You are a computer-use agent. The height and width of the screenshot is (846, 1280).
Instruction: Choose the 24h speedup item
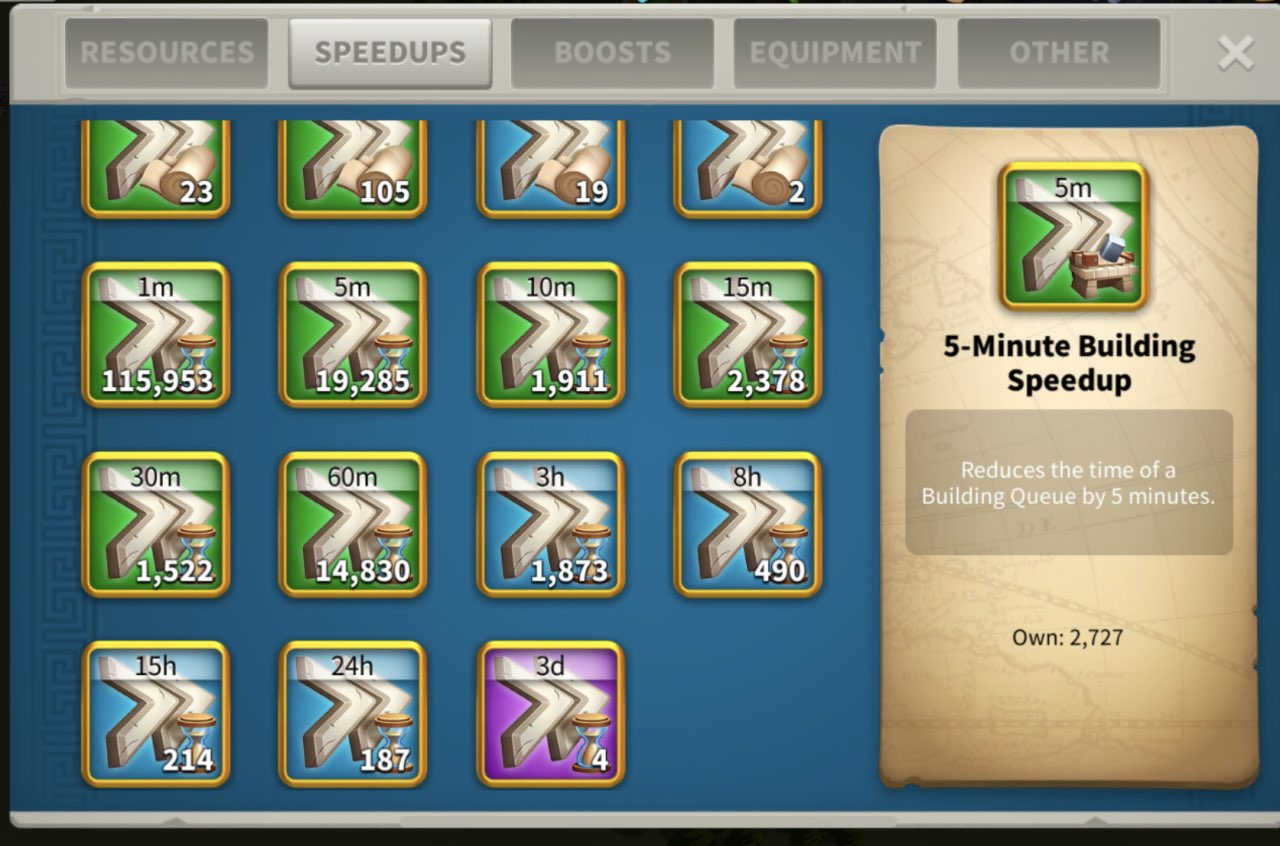[353, 714]
